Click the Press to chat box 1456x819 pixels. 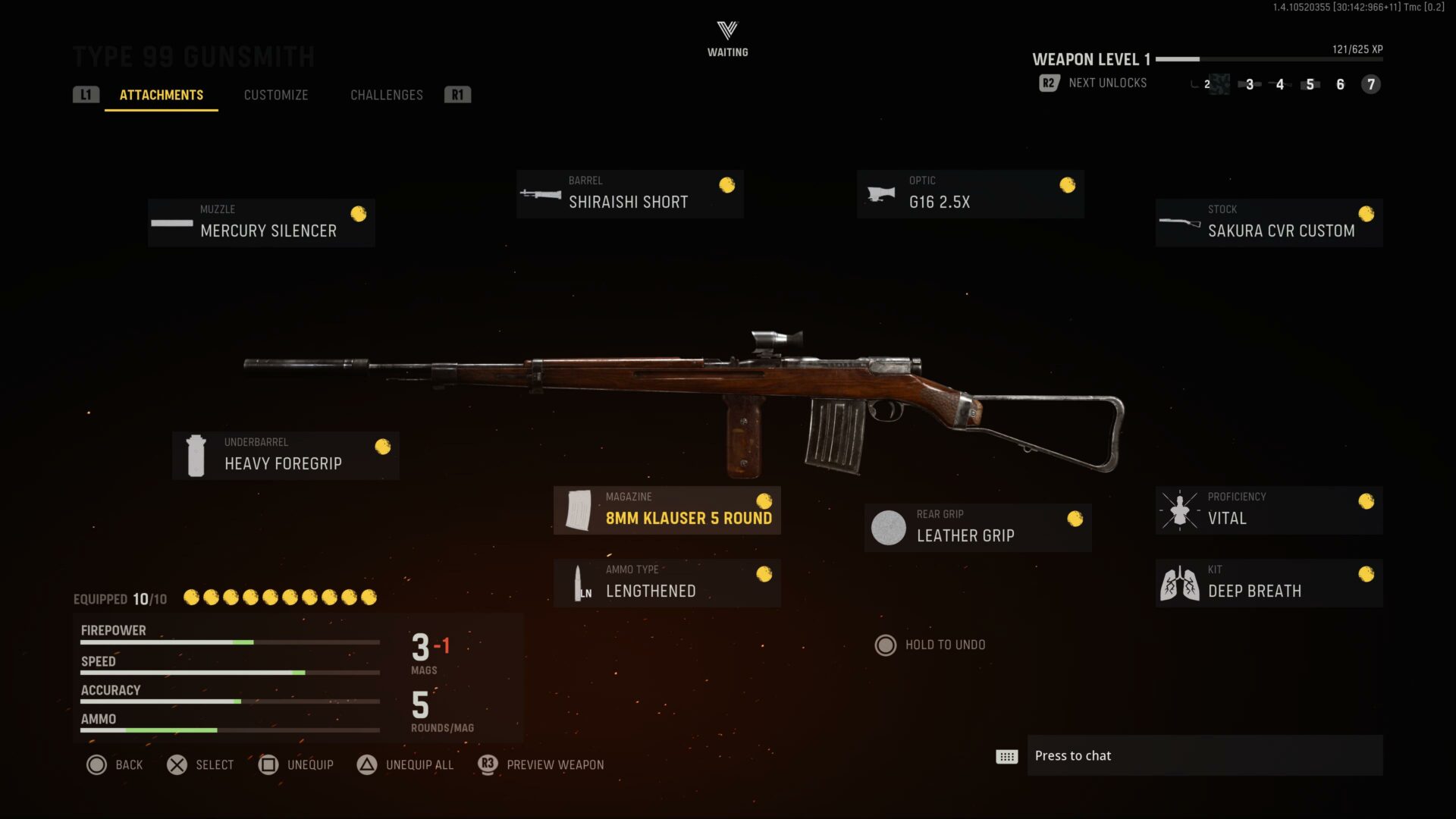1204,755
